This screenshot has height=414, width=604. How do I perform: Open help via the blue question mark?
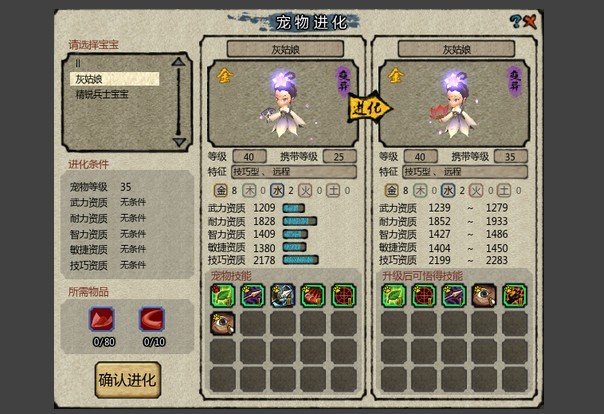[515, 20]
